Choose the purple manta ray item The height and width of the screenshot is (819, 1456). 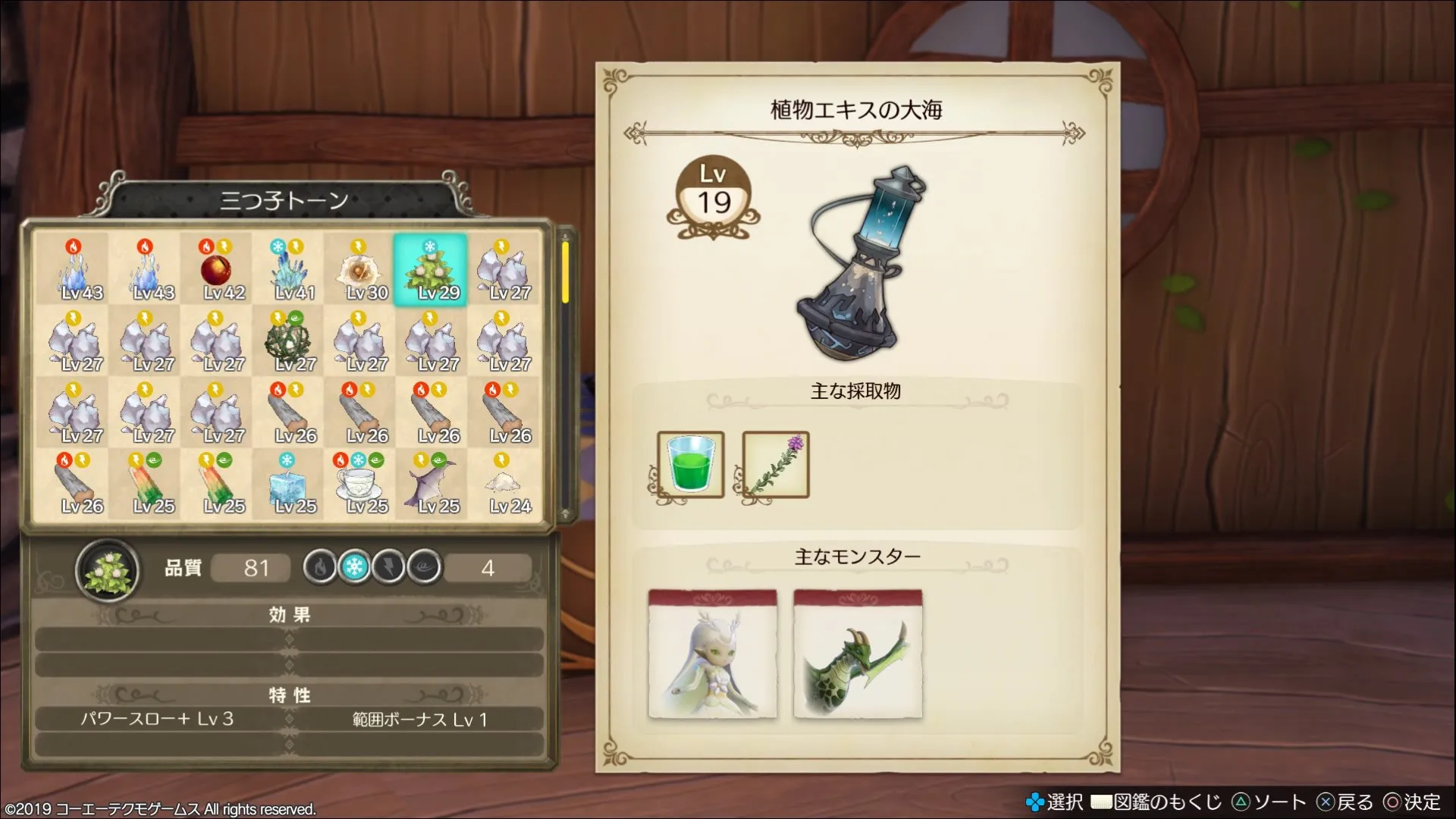[430, 484]
